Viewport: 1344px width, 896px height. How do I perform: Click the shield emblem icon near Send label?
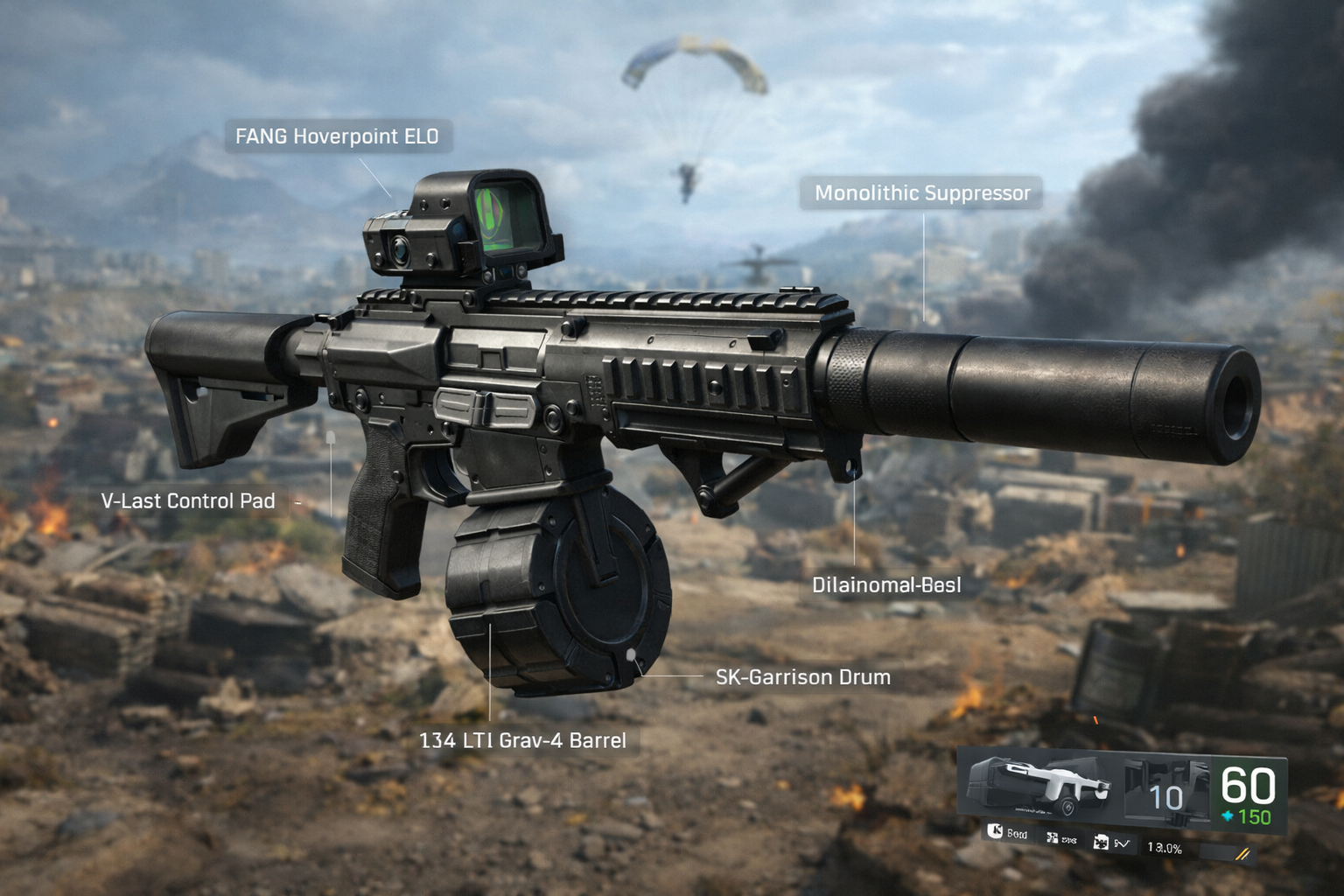tap(996, 831)
